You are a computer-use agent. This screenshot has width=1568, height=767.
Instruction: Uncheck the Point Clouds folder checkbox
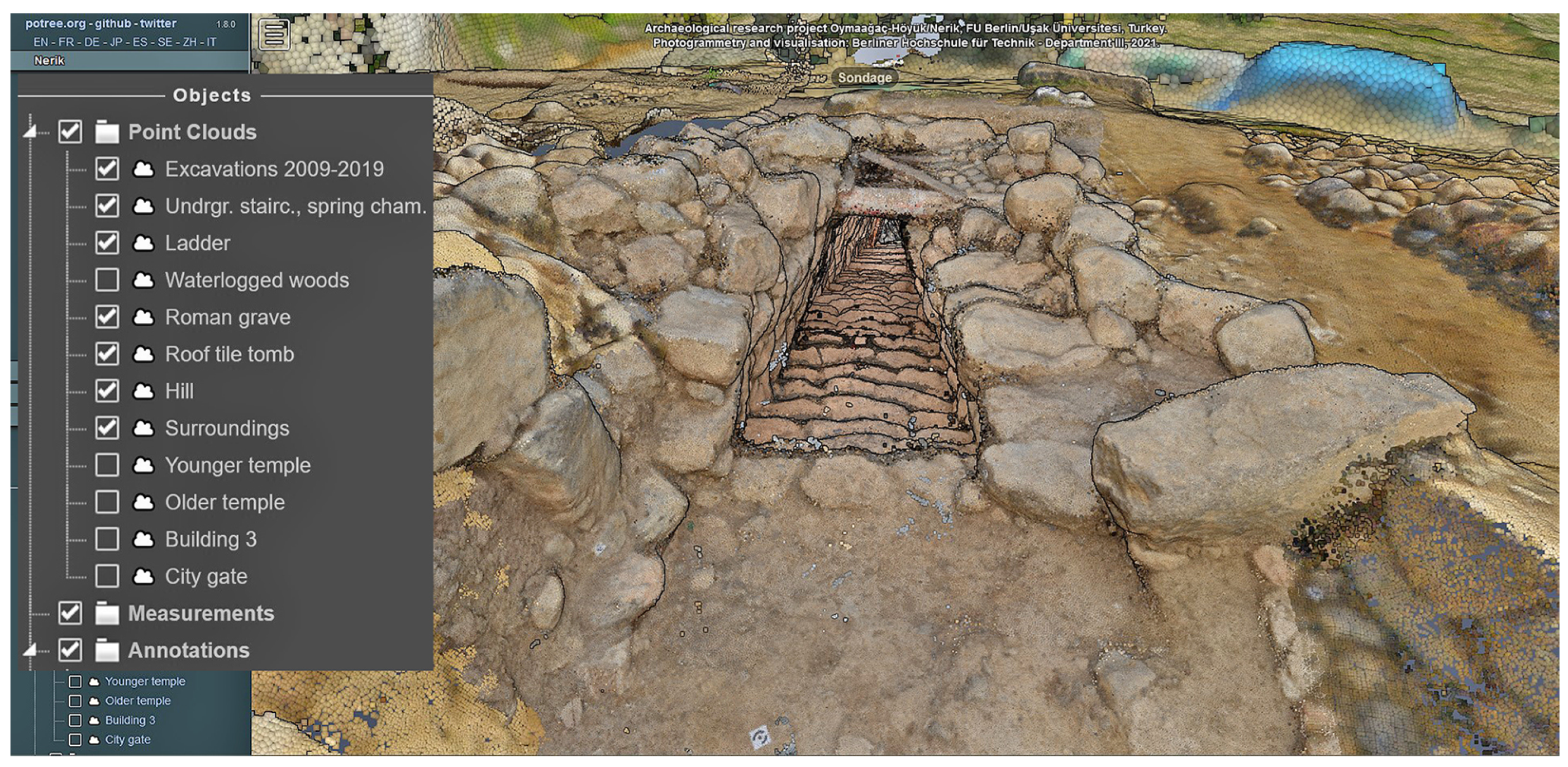click(70, 131)
